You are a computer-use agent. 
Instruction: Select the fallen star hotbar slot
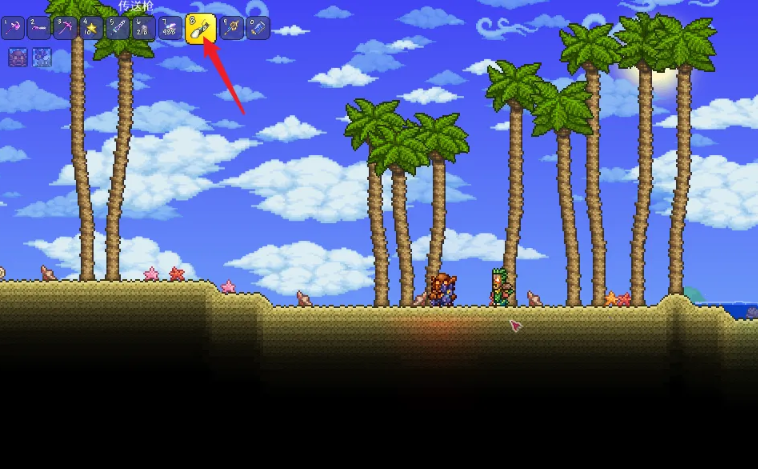pos(91,28)
